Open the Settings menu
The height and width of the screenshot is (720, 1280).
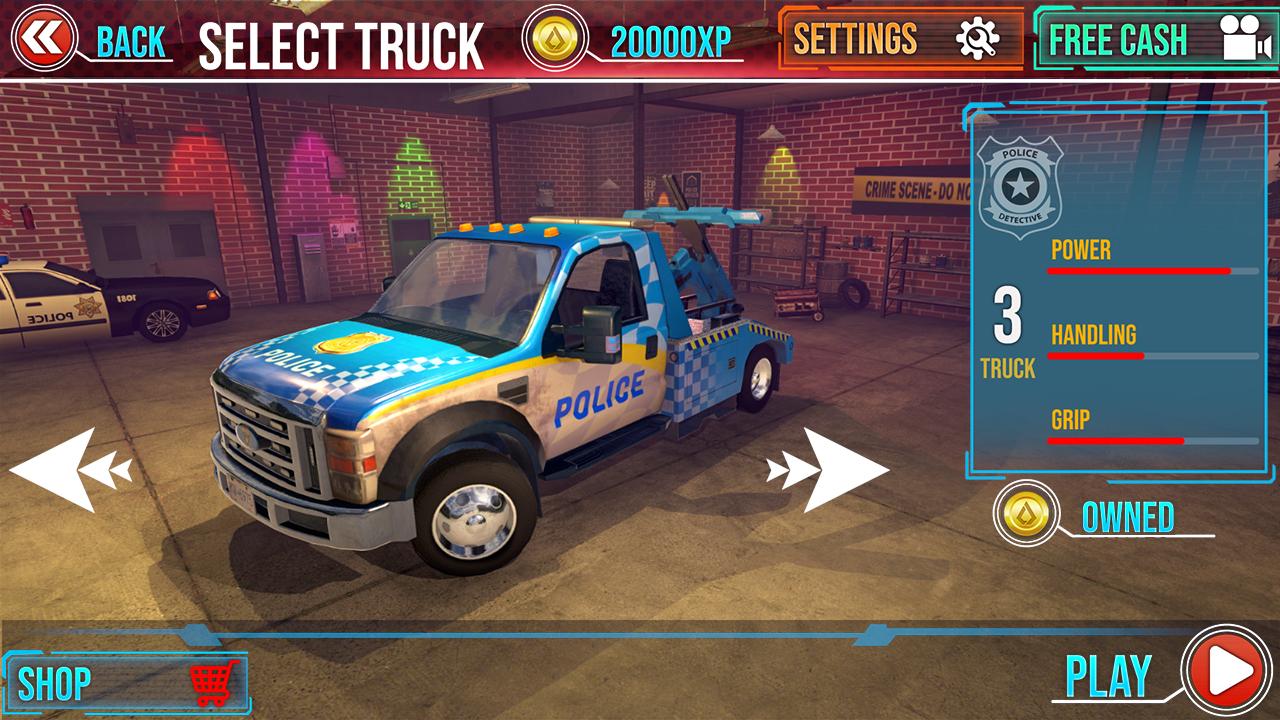pyautogui.click(x=900, y=39)
